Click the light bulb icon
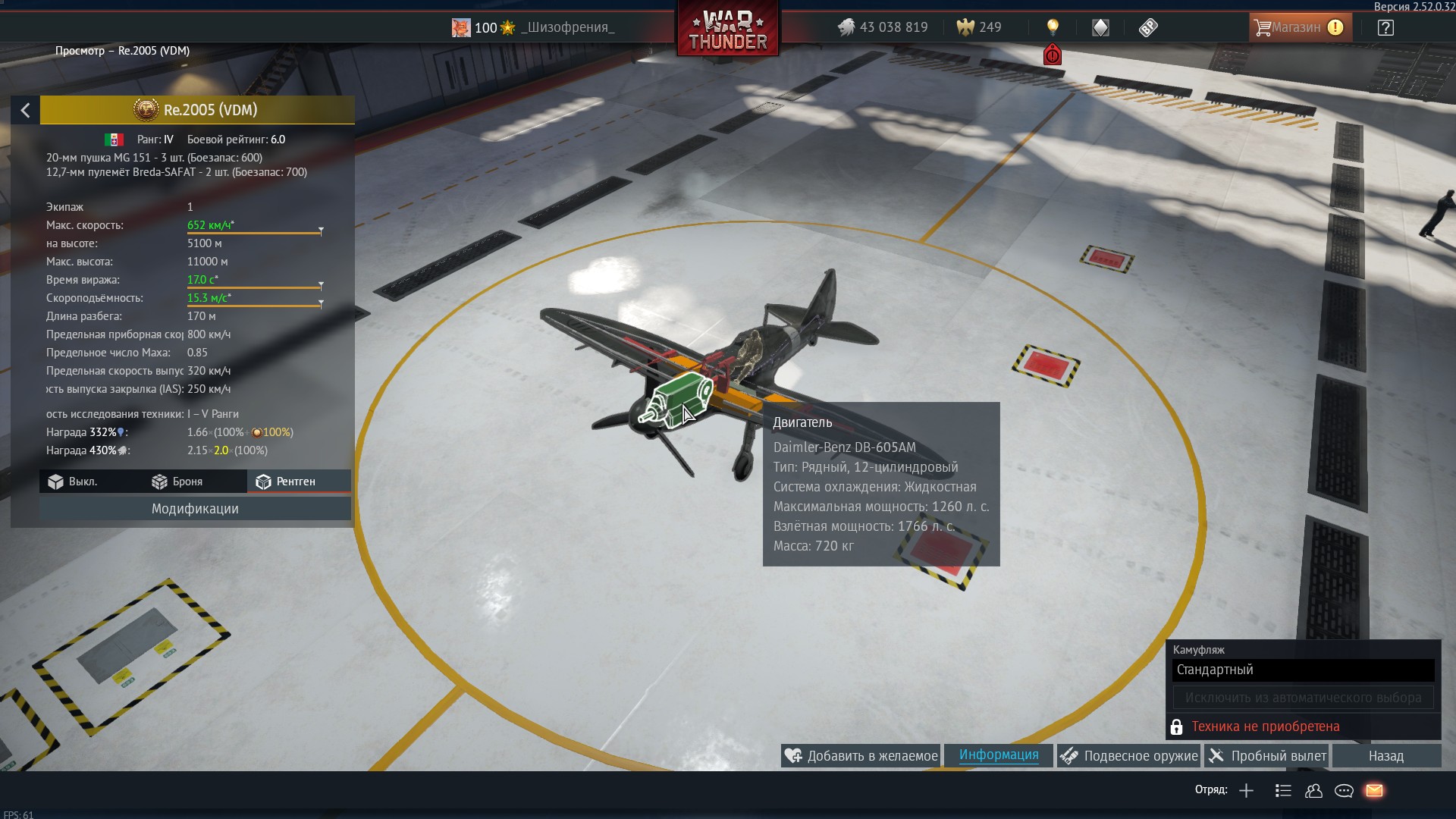The width and height of the screenshot is (1456, 819). coord(1053,28)
